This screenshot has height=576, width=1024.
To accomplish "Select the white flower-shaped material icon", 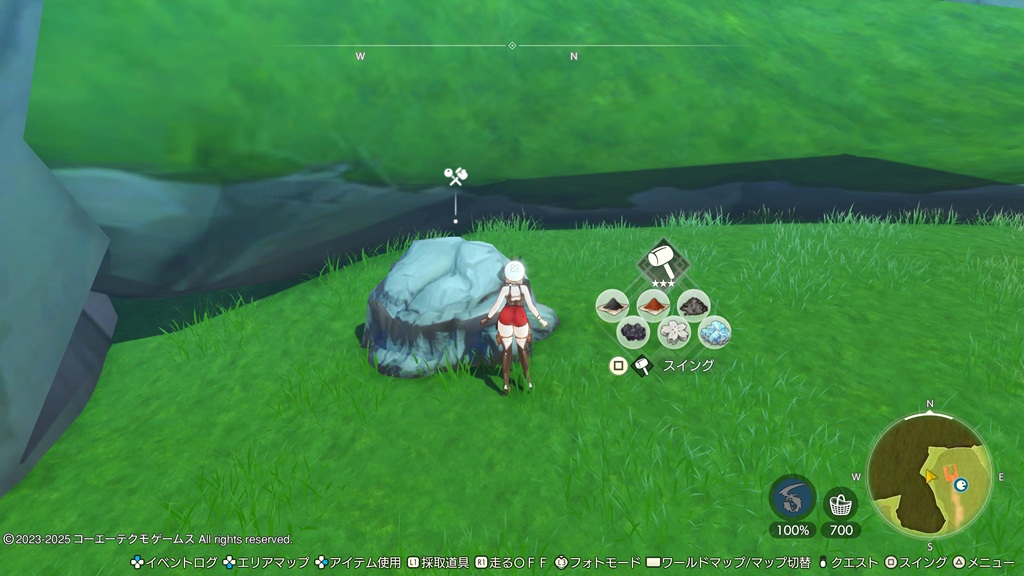I will tap(674, 331).
